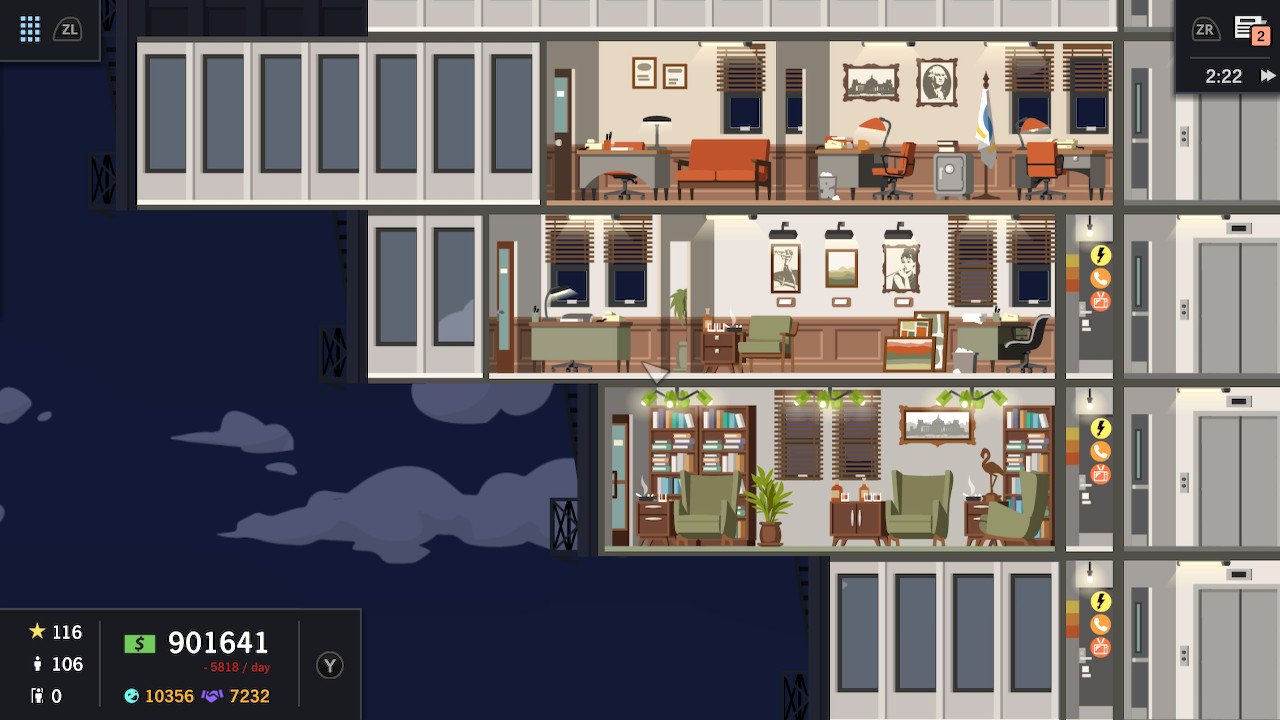
Task: Click the -5818 per day loss text
Action: click(x=235, y=667)
